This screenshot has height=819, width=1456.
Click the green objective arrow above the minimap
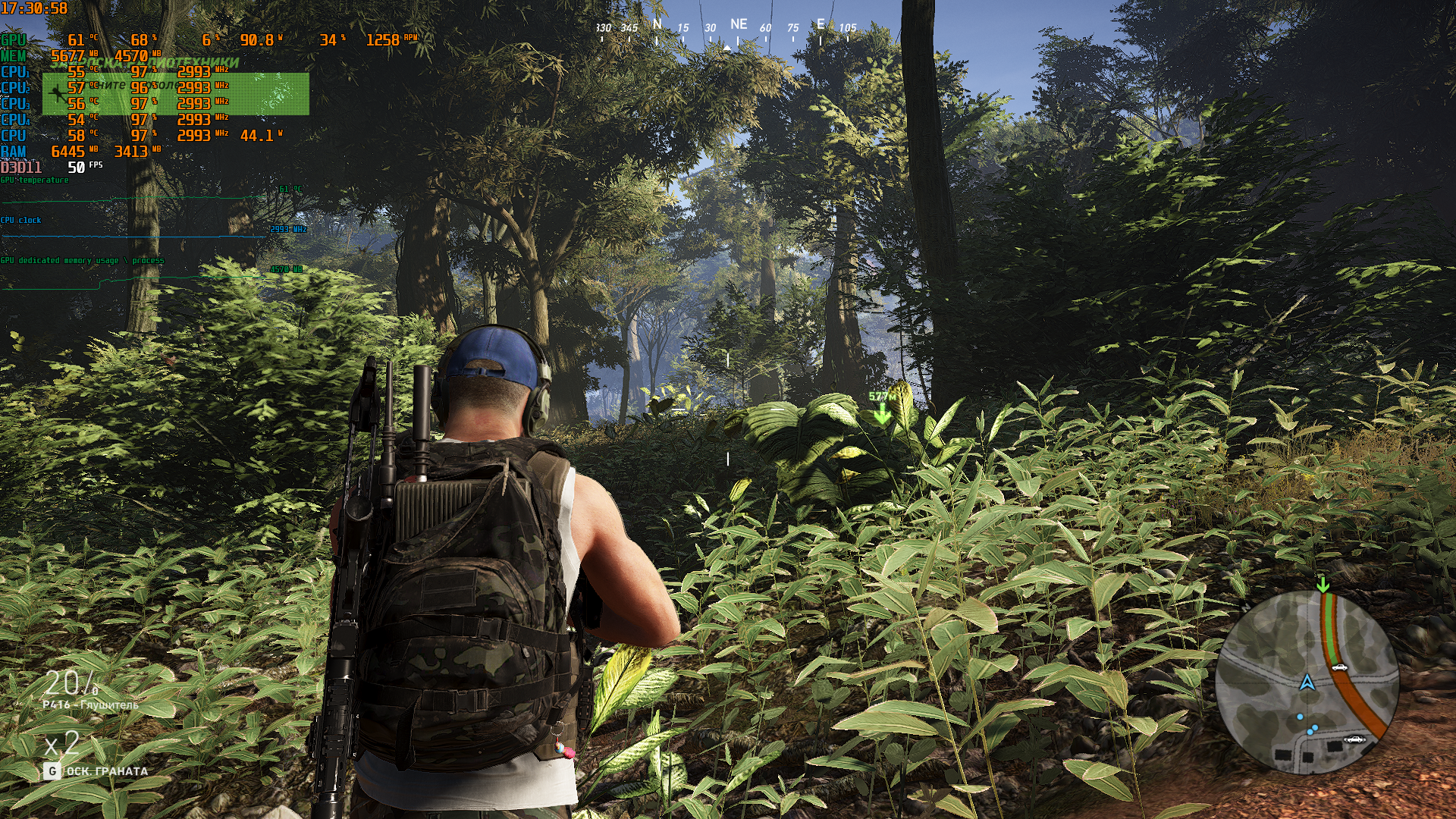[x=1323, y=585]
